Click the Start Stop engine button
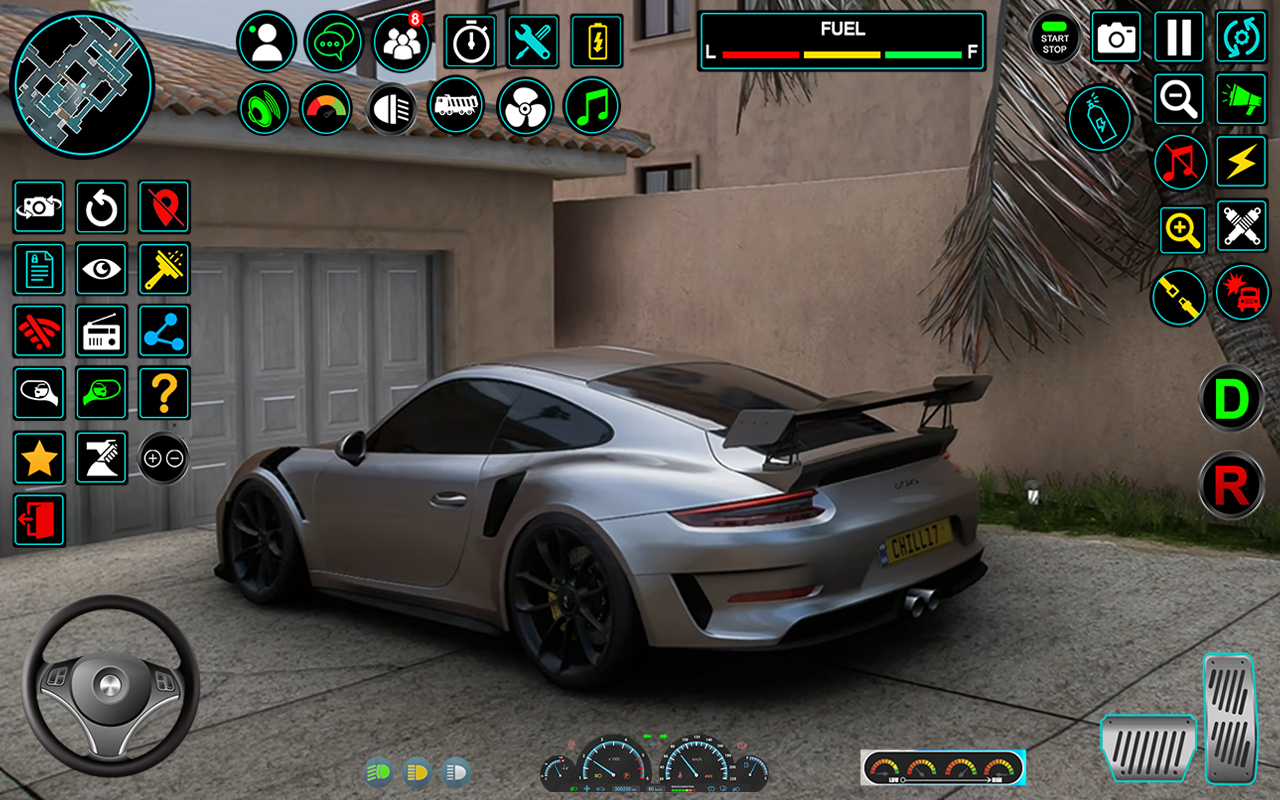 [x=1054, y=39]
